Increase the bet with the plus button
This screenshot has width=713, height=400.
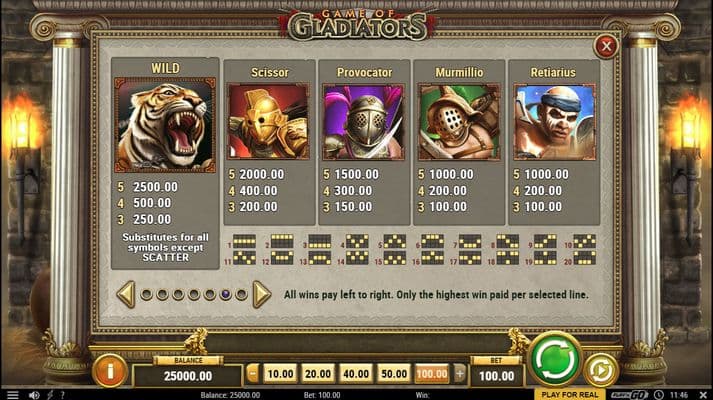(x=460, y=373)
